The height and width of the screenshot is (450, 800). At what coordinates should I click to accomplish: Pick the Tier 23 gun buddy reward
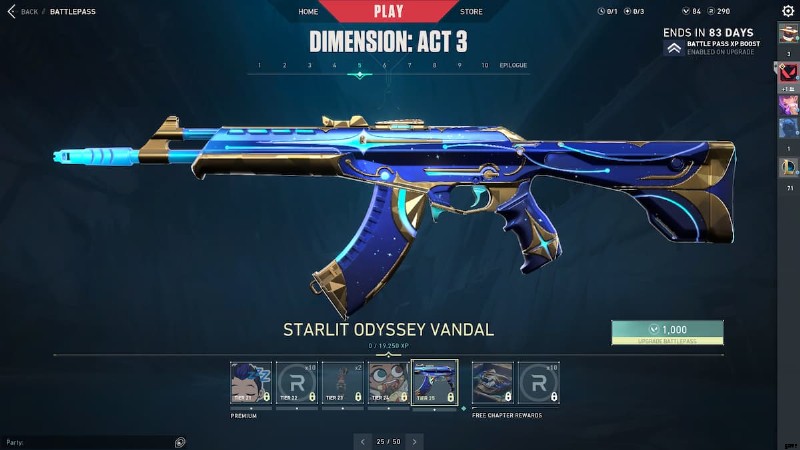[x=343, y=382]
